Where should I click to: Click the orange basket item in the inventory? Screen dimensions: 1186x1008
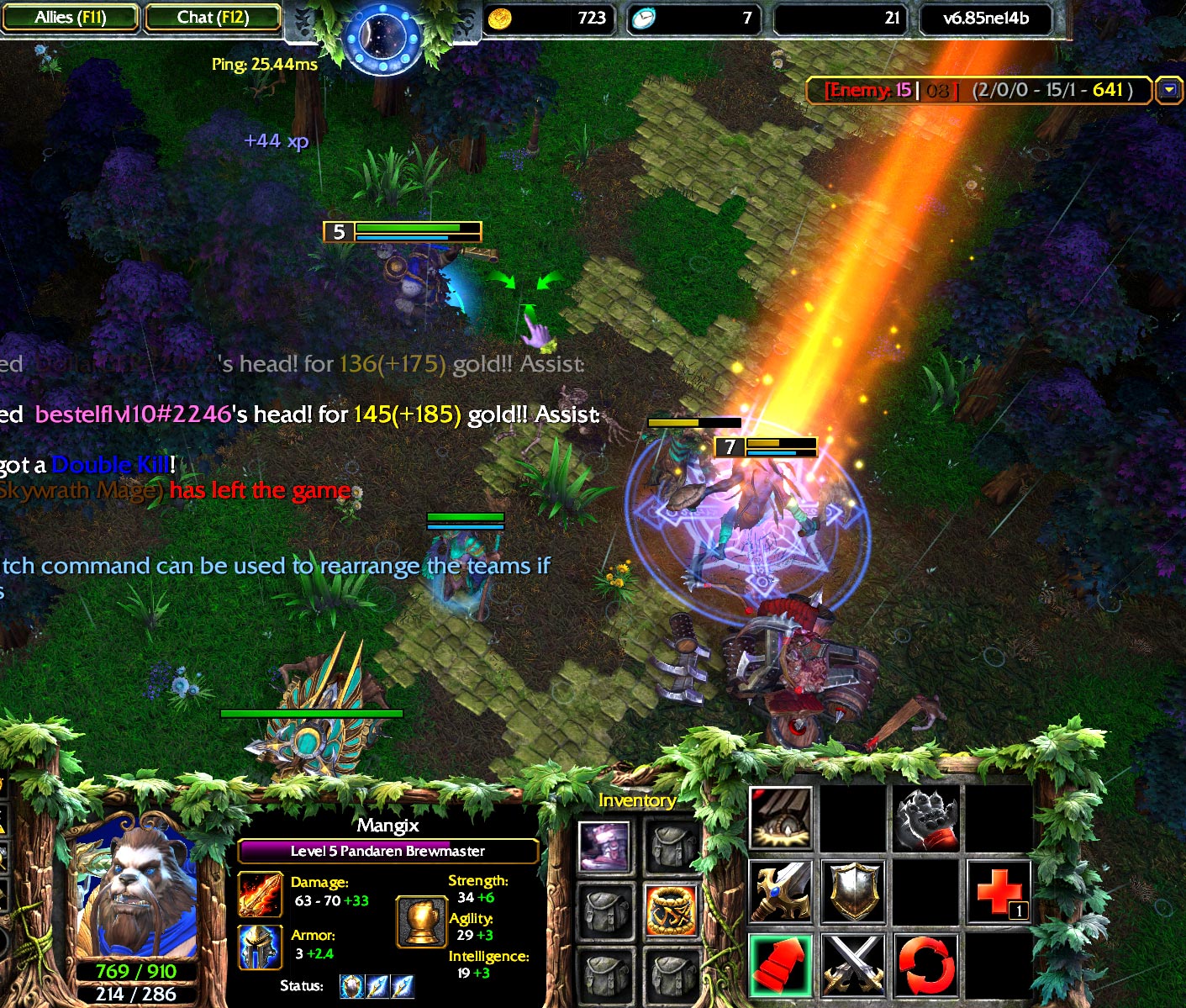pyautogui.click(x=672, y=910)
